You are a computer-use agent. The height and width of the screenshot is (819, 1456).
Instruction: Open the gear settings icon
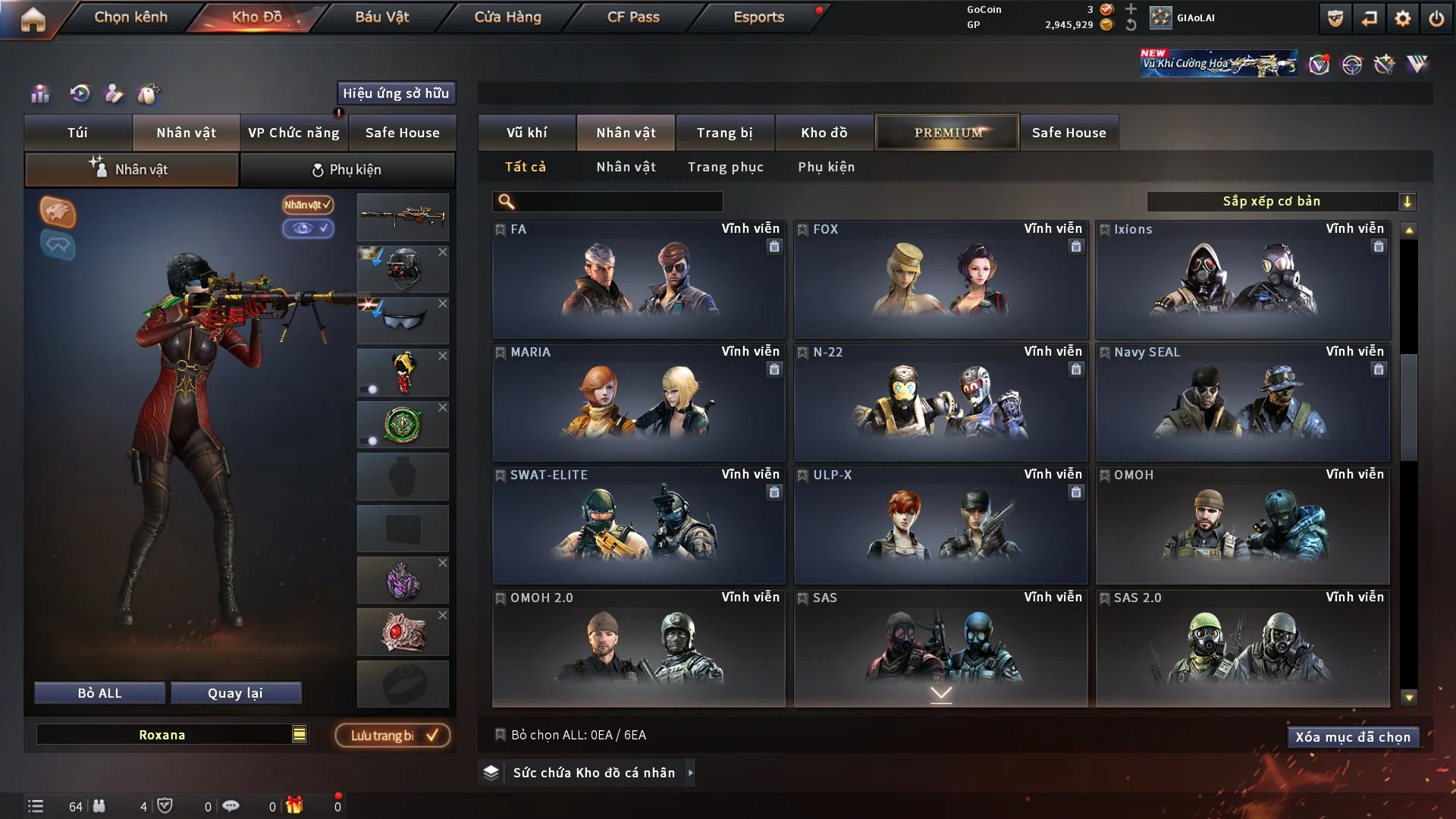tap(1402, 18)
